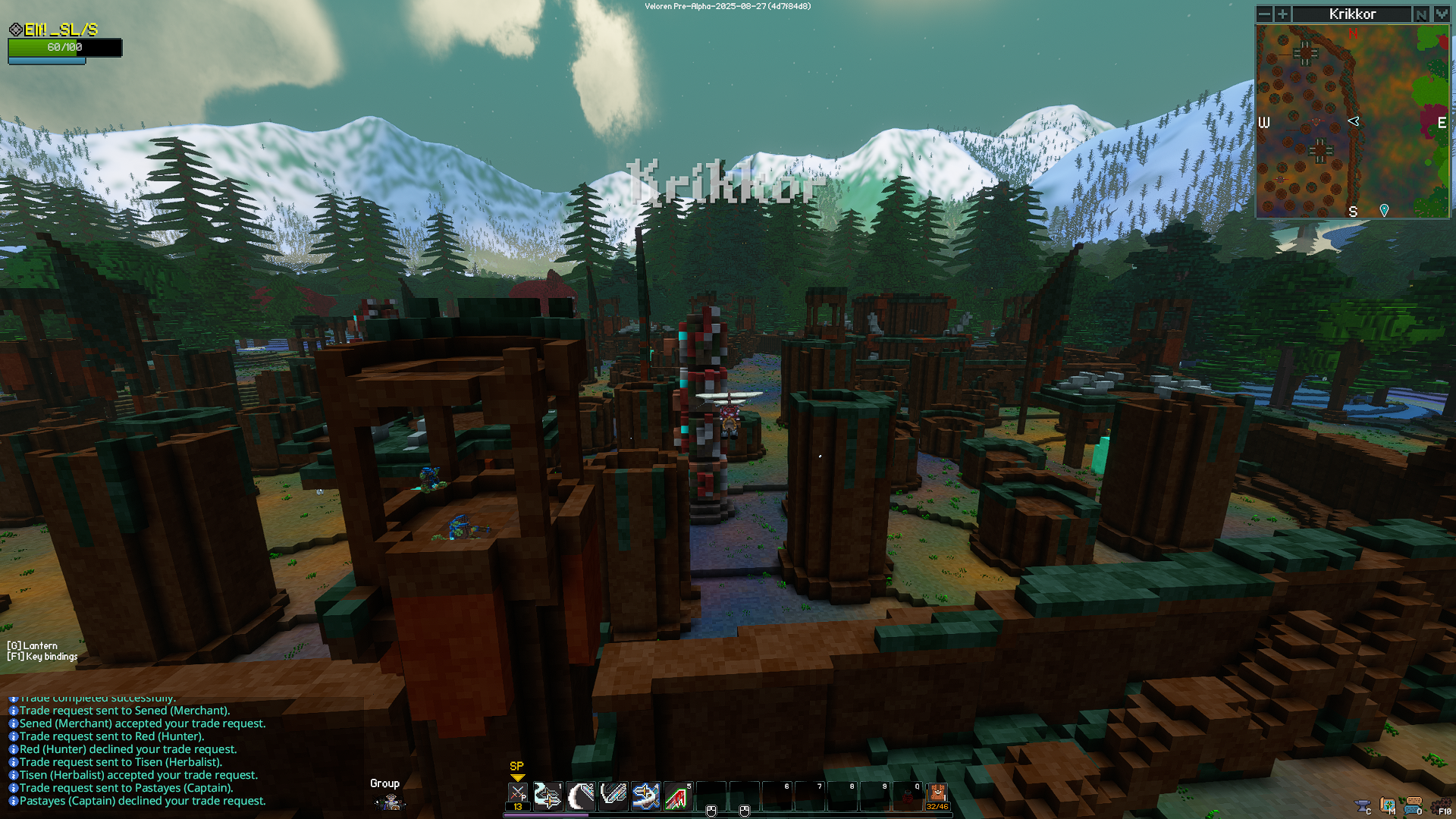Use the red blade ability in slot 5
Viewport: 1456px width, 819px height.
click(678, 796)
